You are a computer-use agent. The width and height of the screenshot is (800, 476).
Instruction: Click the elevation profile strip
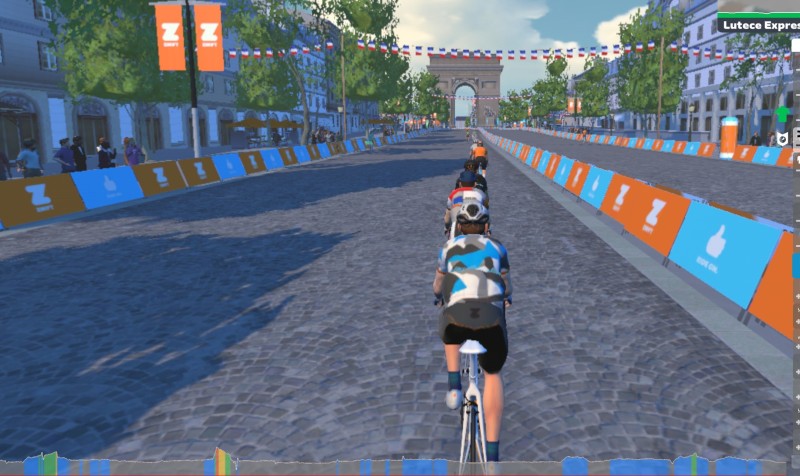click(x=400, y=465)
